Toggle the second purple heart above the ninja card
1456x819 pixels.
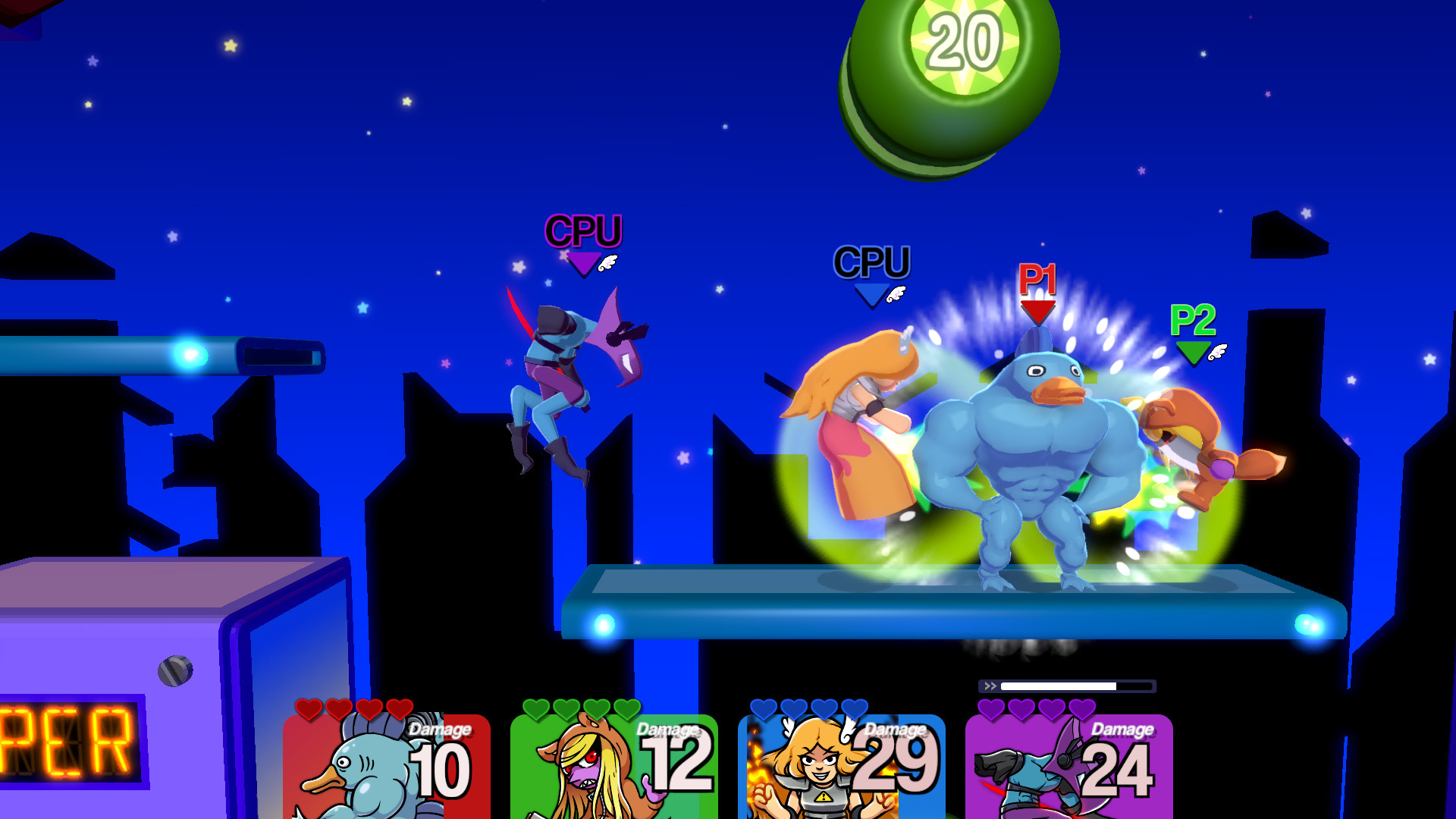(1020, 710)
